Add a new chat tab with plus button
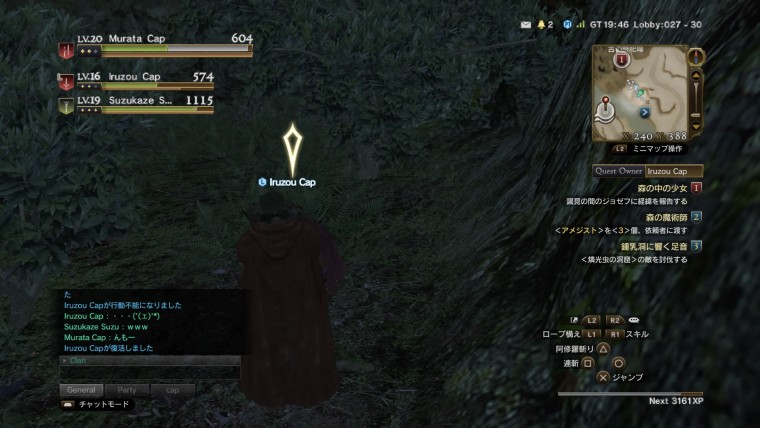Screen dimensions: 760x428 pos(217,389)
